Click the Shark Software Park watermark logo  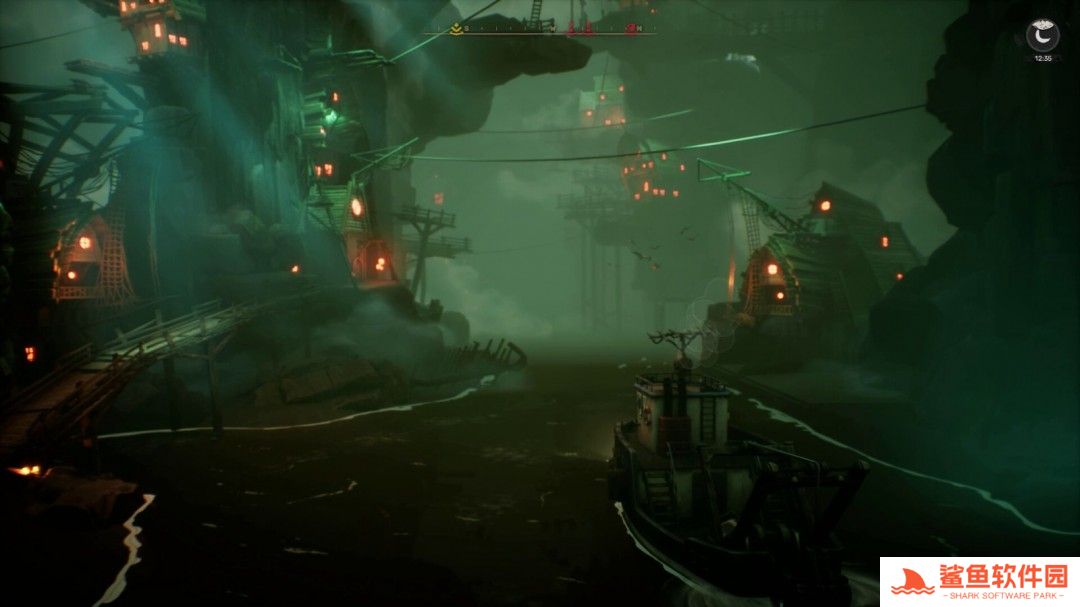pos(979,581)
